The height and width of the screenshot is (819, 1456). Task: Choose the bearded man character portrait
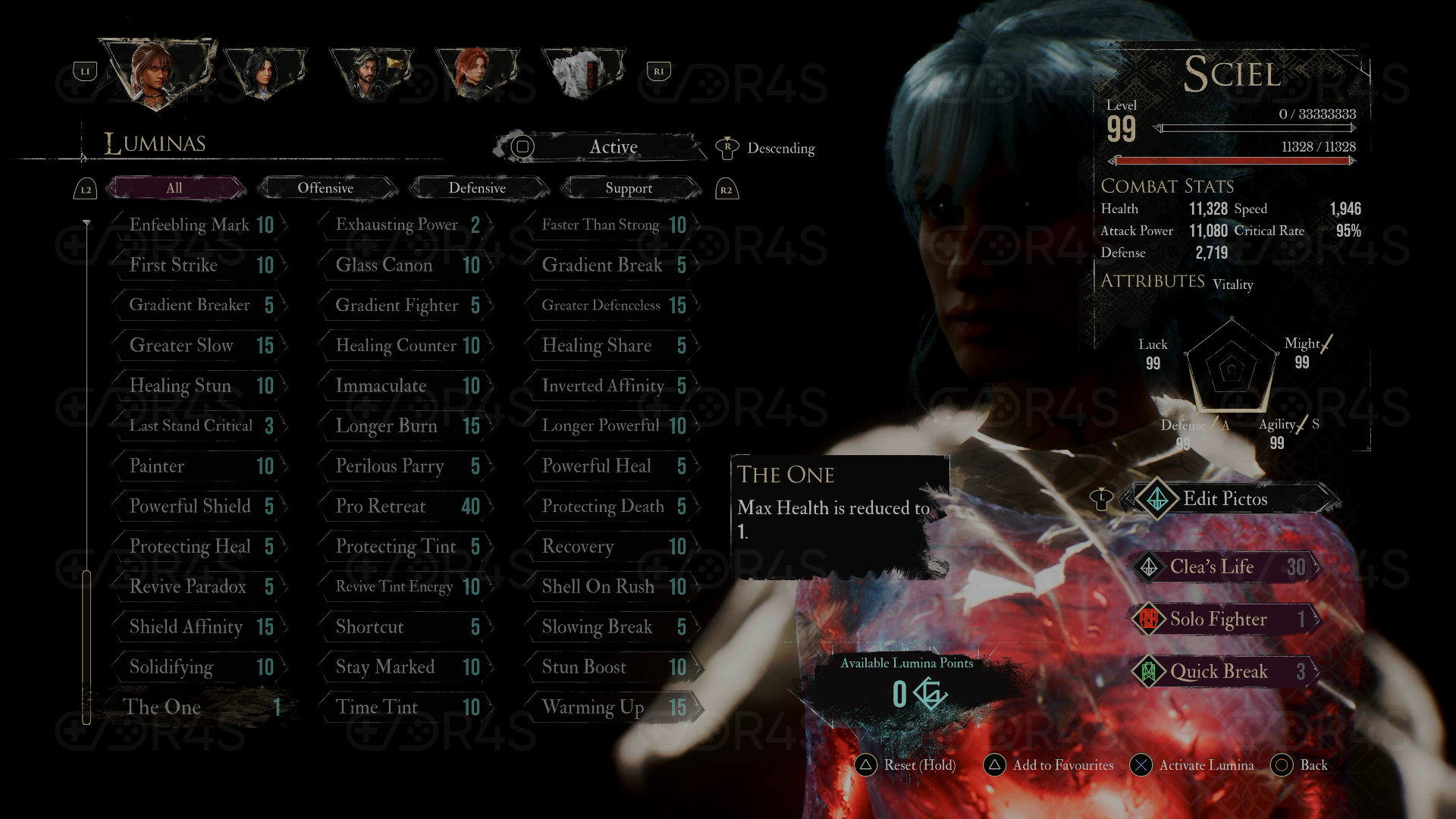[371, 74]
